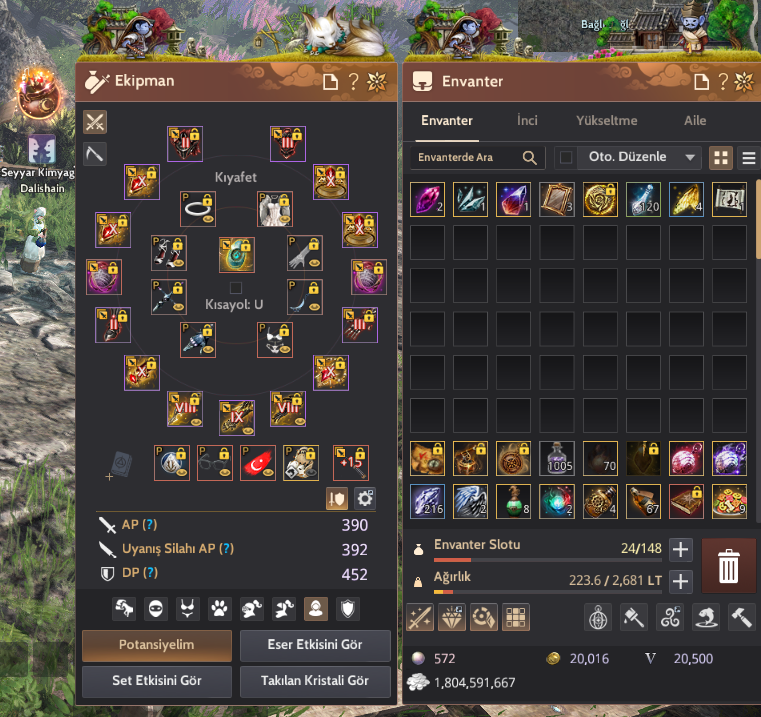Select the Aile tab

[695, 120]
